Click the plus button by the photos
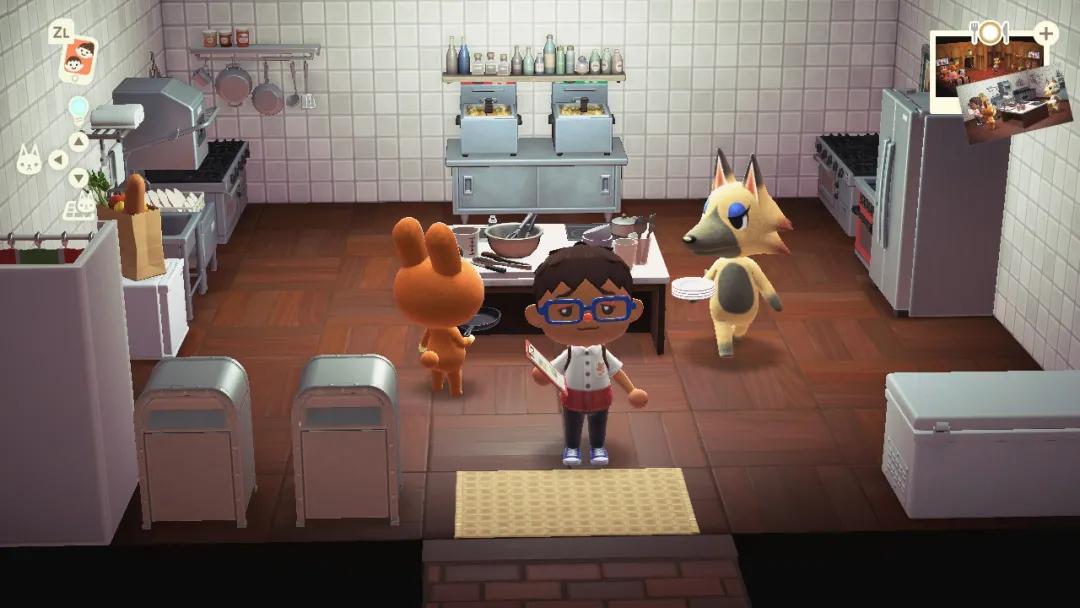The width and height of the screenshot is (1080, 608). [x=1045, y=33]
